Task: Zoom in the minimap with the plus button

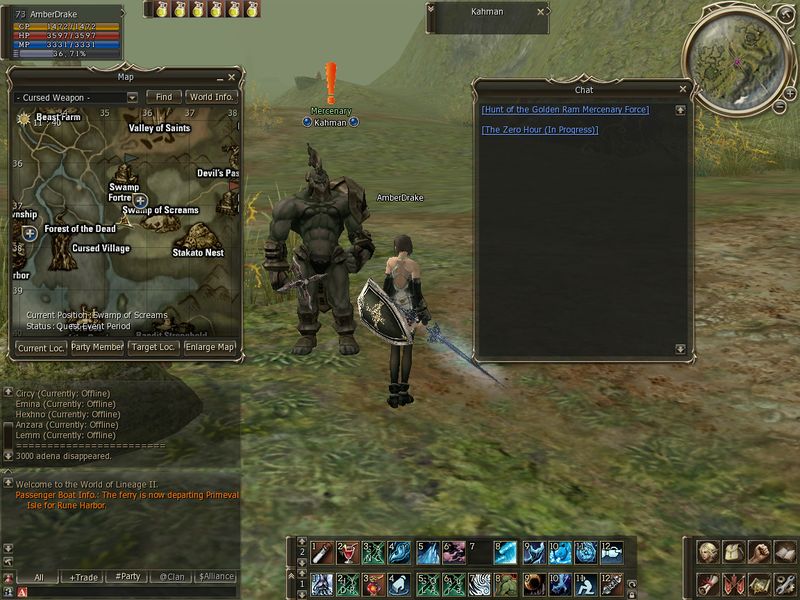Action: click(790, 91)
